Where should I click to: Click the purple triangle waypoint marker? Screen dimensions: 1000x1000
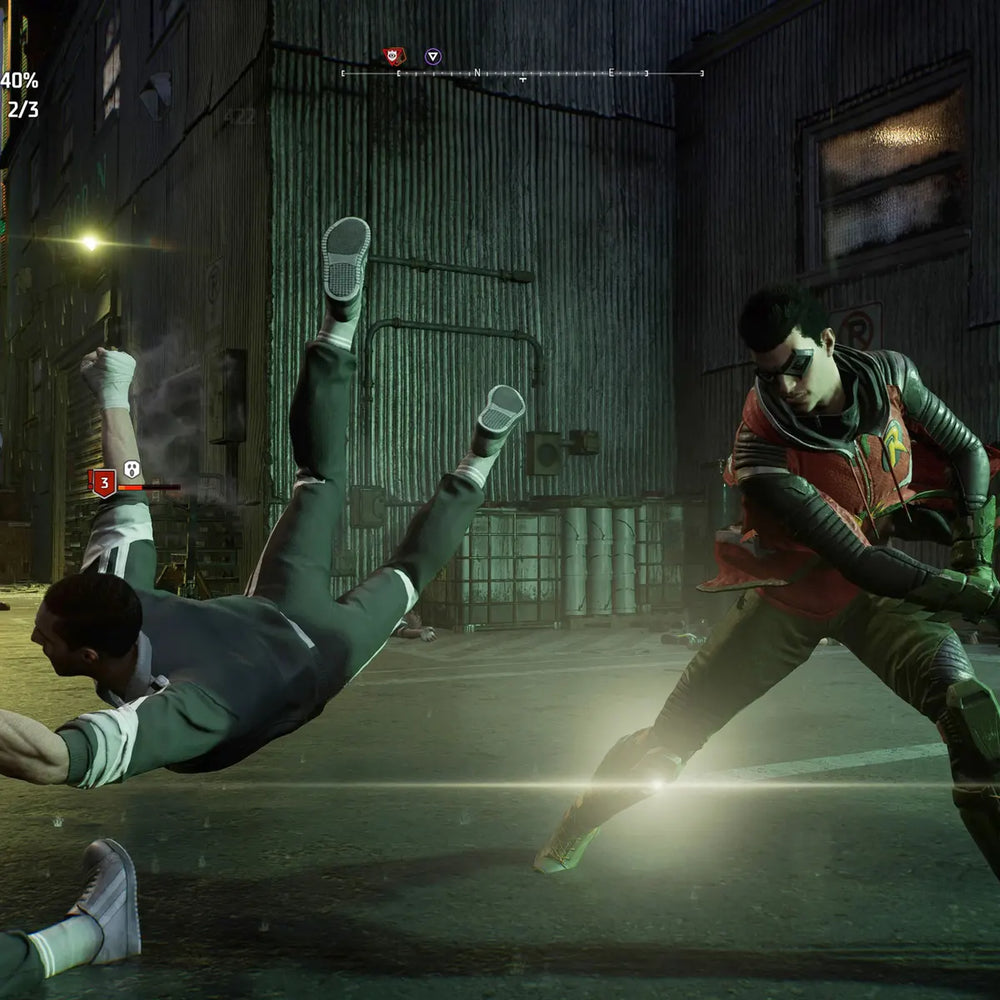click(x=432, y=57)
